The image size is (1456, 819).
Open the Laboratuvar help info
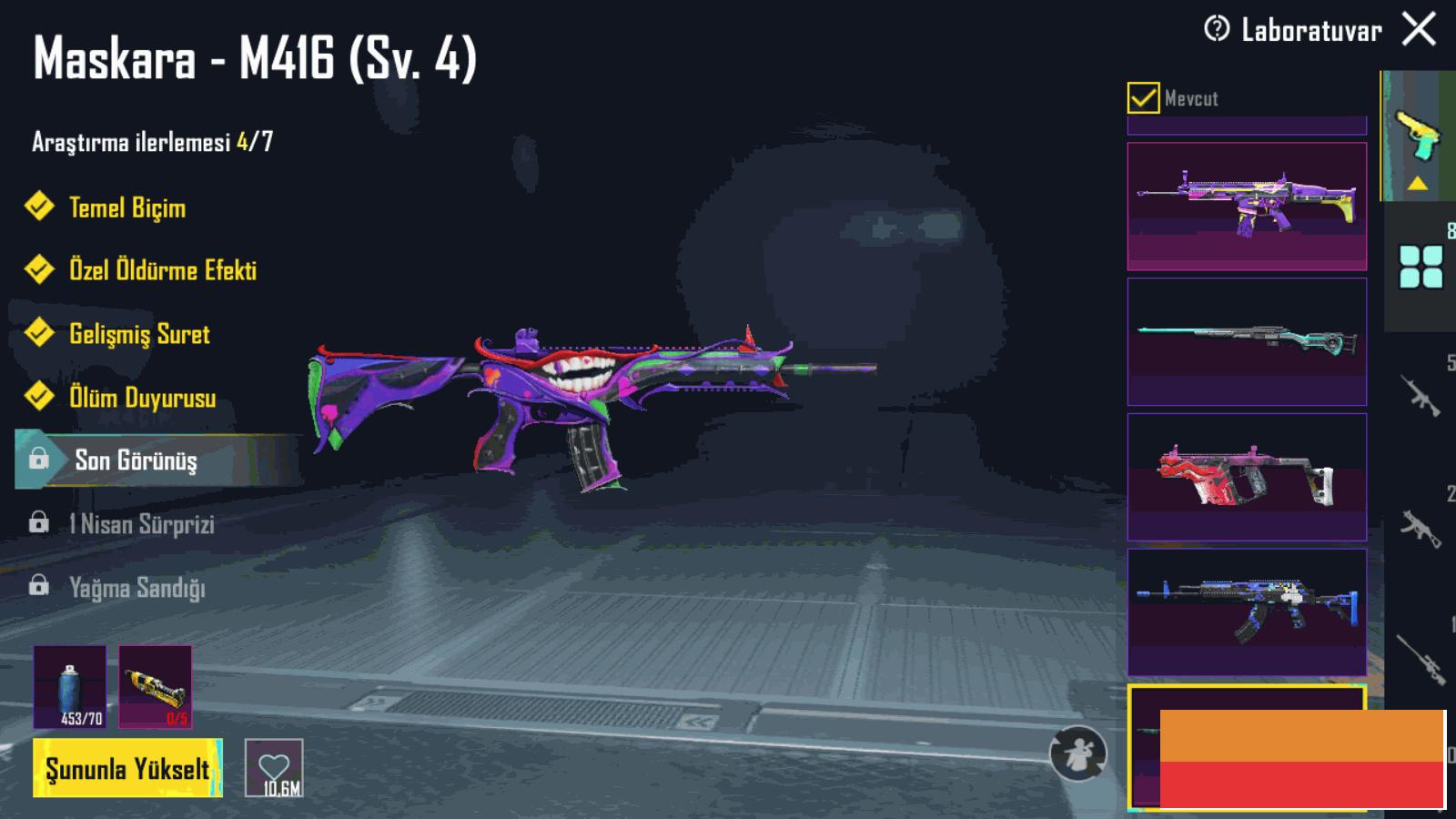pos(1216,30)
